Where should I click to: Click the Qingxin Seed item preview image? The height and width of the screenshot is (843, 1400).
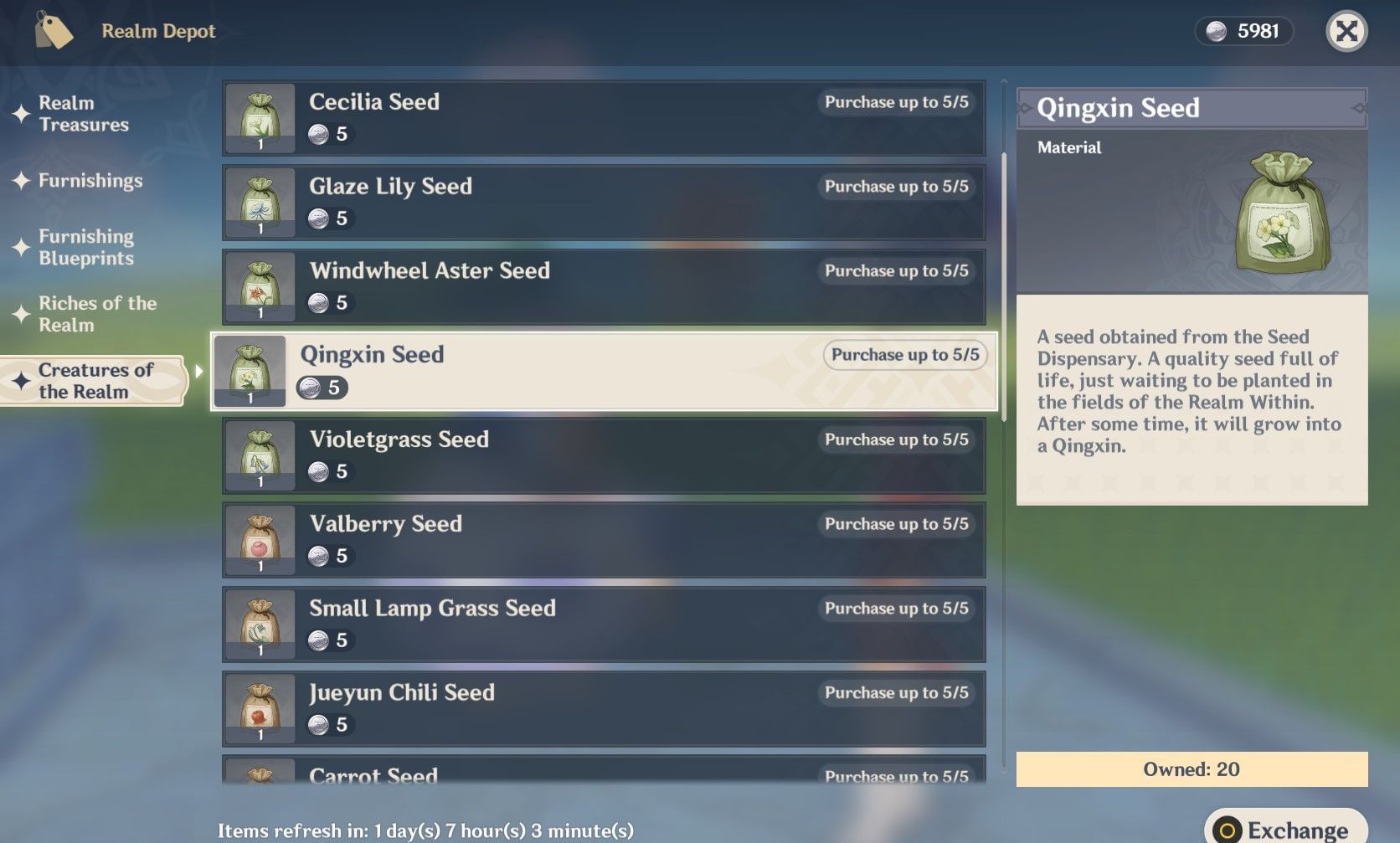(1281, 213)
